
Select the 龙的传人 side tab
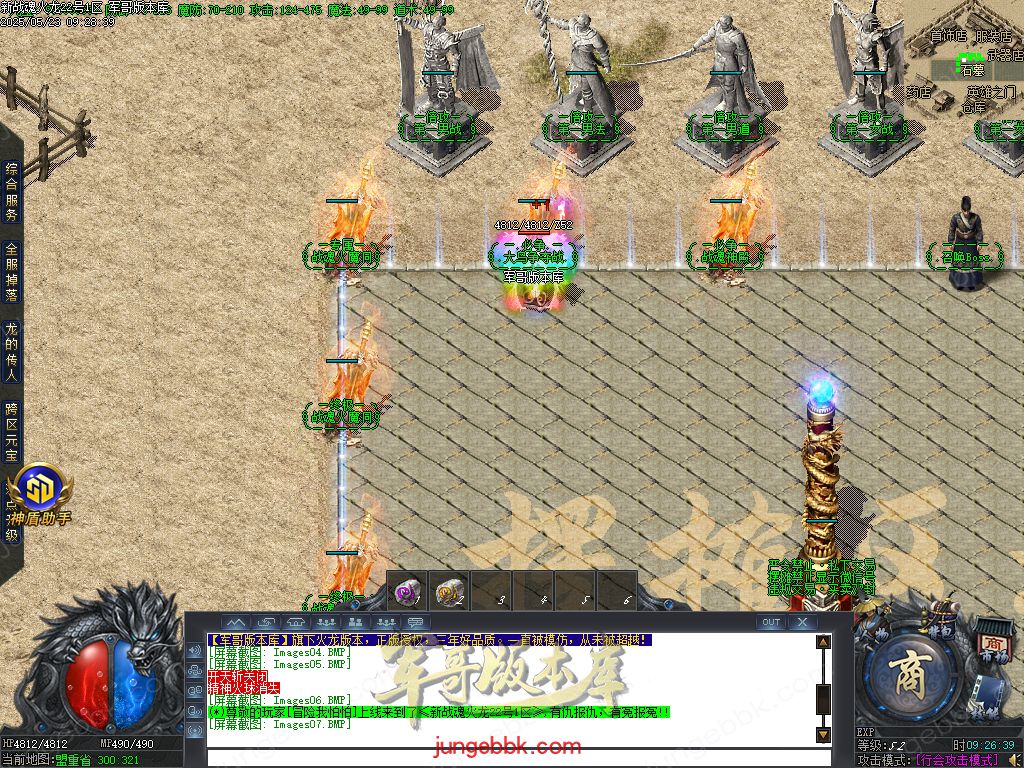tap(12, 352)
